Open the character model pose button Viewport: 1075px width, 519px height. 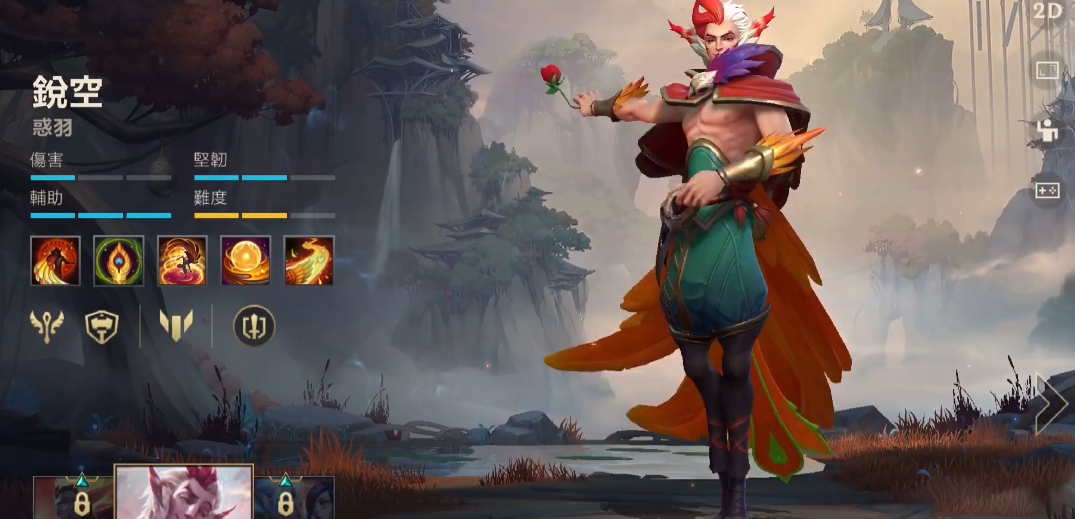pyautogui.click(x=1047, y=131)
